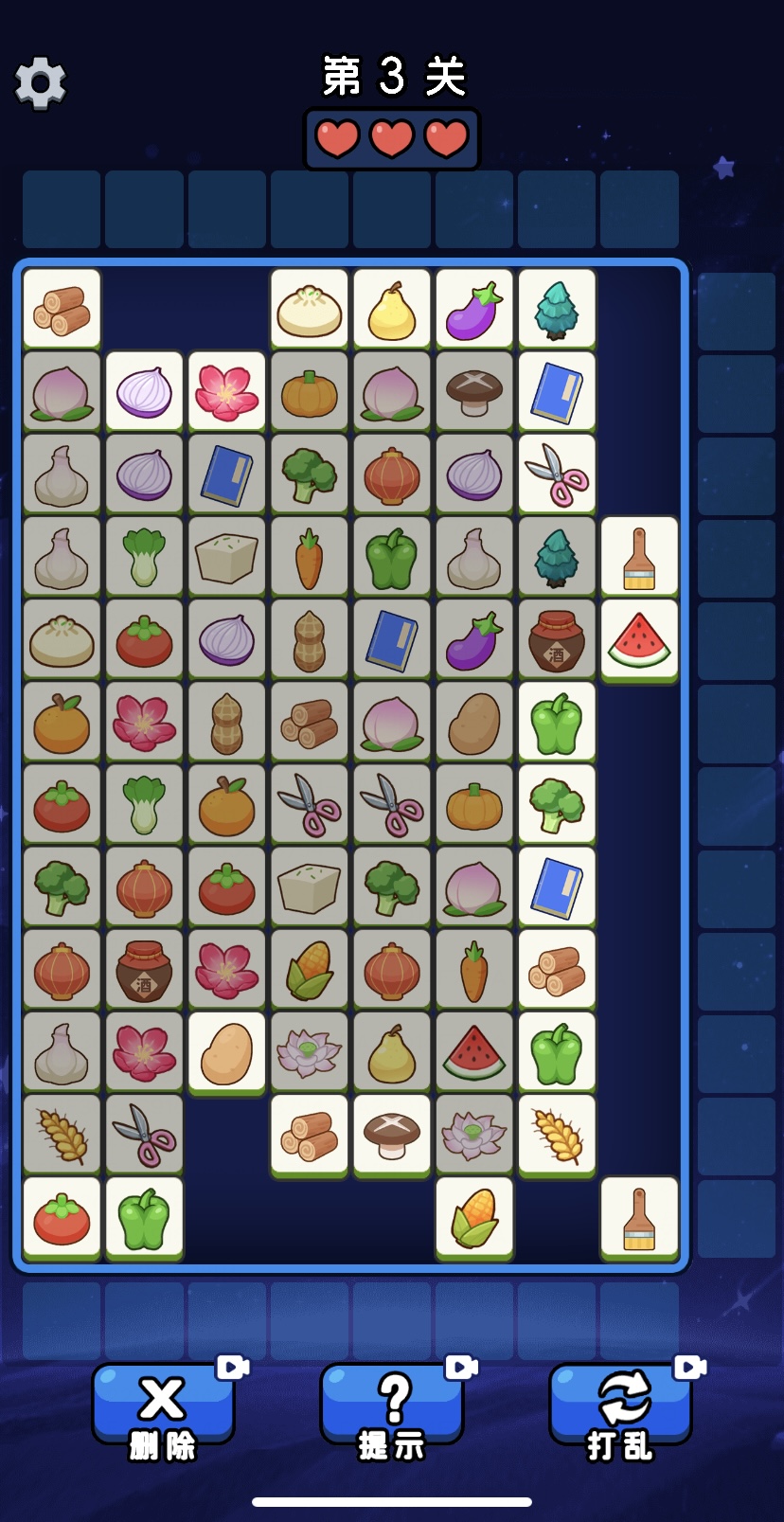This screenshot has height=1522, width=784.
Task: Choose the unshaded purple eggplant tile
Action: click(x=473, y=309)
